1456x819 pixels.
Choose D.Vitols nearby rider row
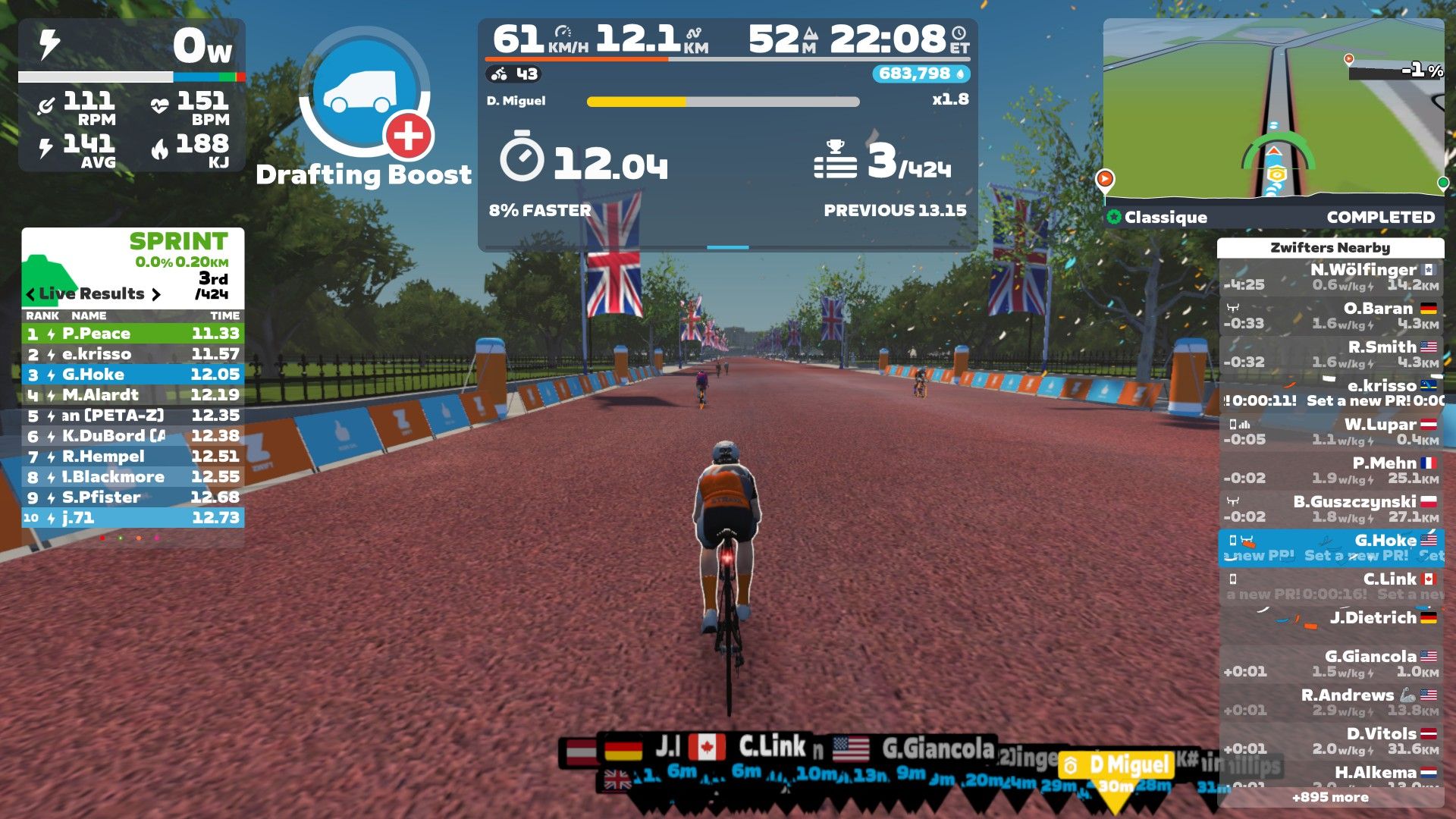[x=1330, y=741]
